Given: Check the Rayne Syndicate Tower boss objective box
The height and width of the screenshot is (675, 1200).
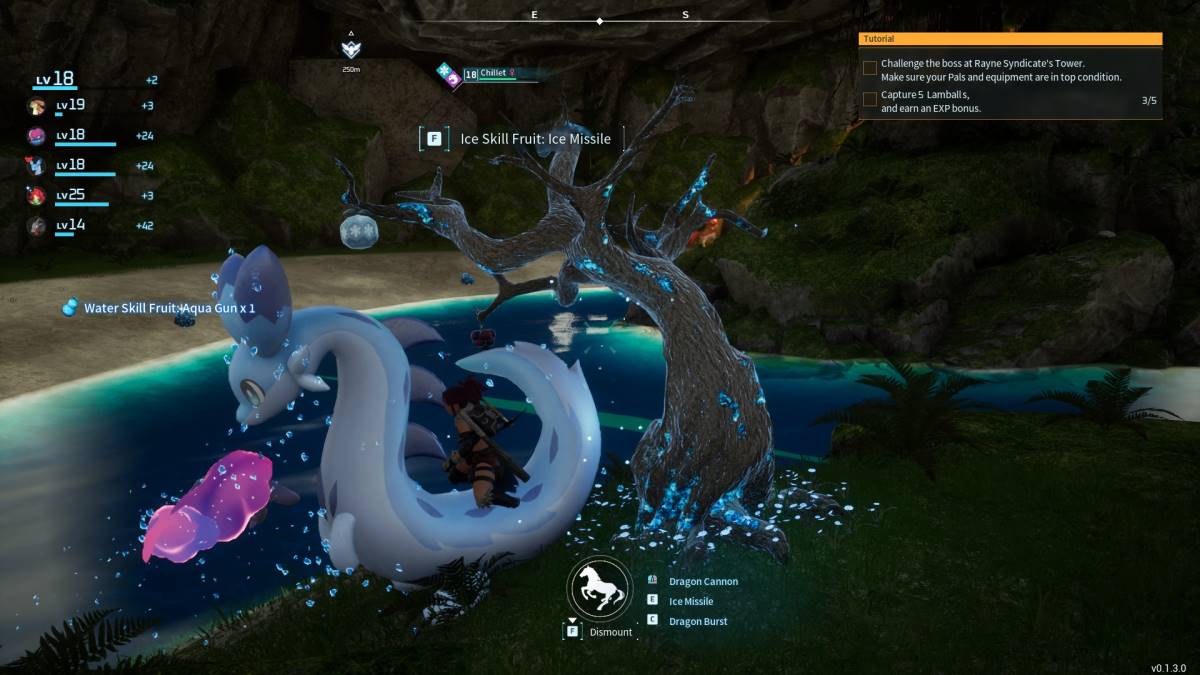Looking at the screenshot, I should tap(870, 69).
